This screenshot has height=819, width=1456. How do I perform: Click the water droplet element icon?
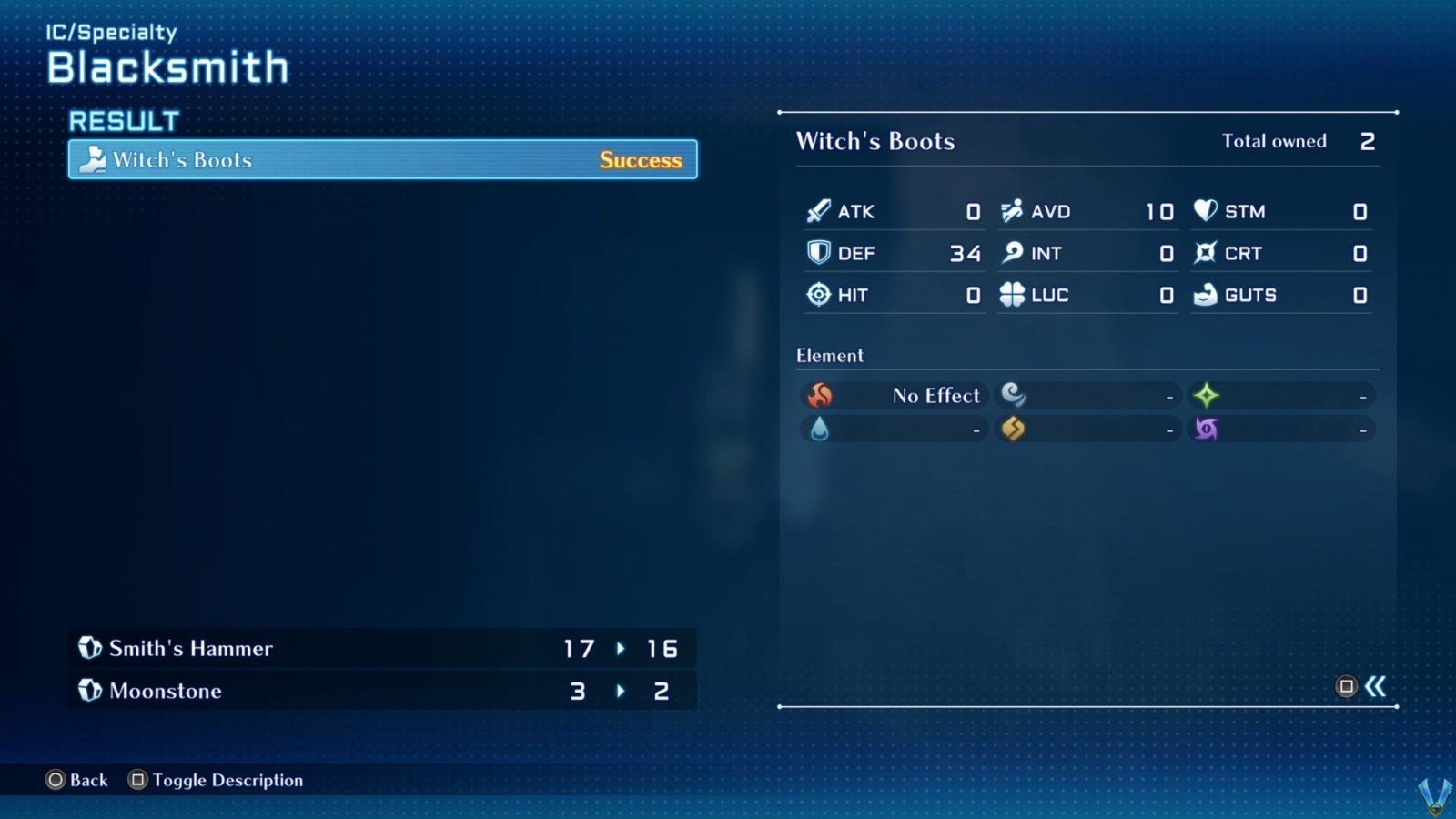(820, 428)
